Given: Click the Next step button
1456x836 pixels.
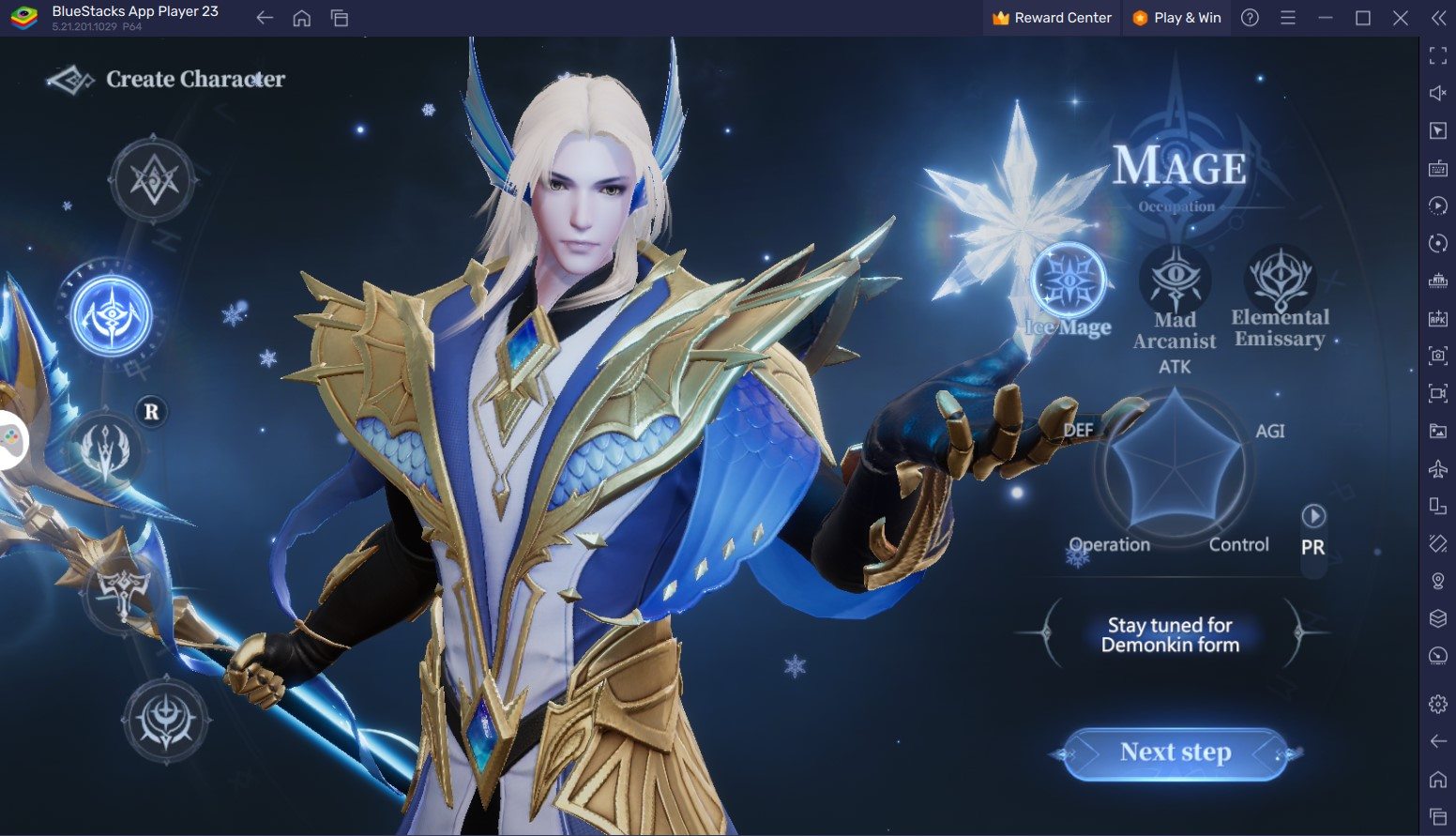Looking at the screenshot, I should [x=1175, y=753].
